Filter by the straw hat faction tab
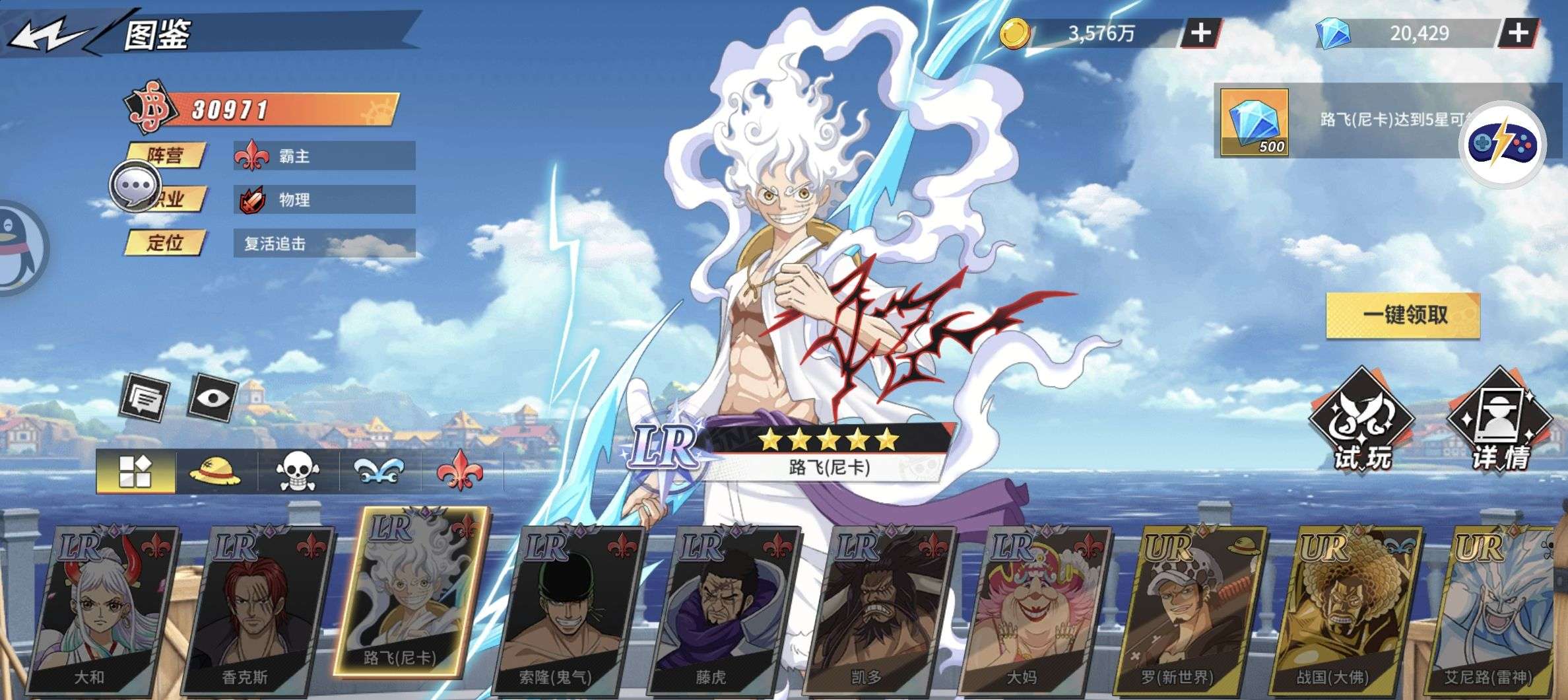1568x700 pixels. tap(215, 472)
